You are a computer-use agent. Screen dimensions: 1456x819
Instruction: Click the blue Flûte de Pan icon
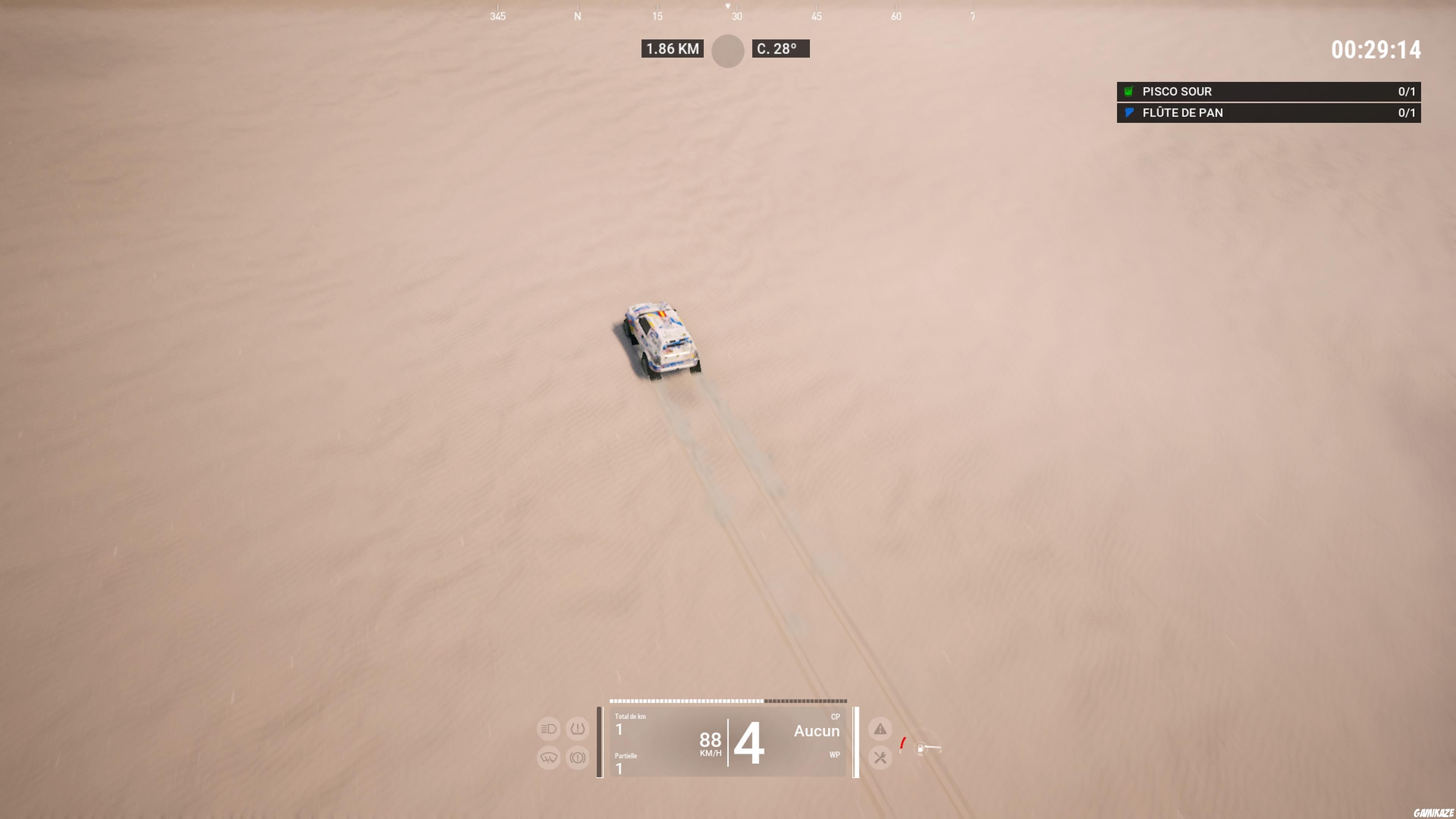pos(1128,113)
